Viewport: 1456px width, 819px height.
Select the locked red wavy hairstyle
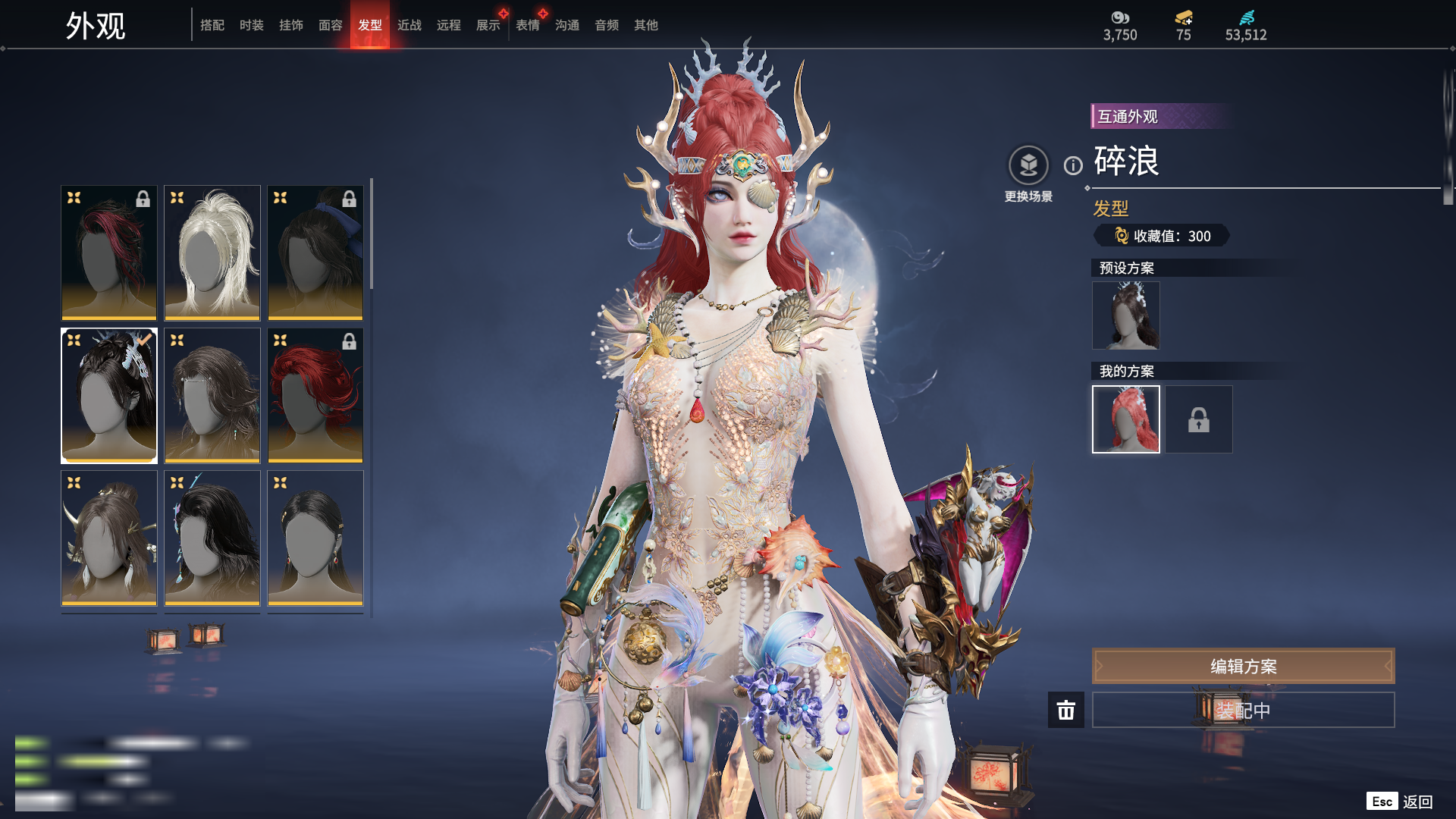point(315,395)
